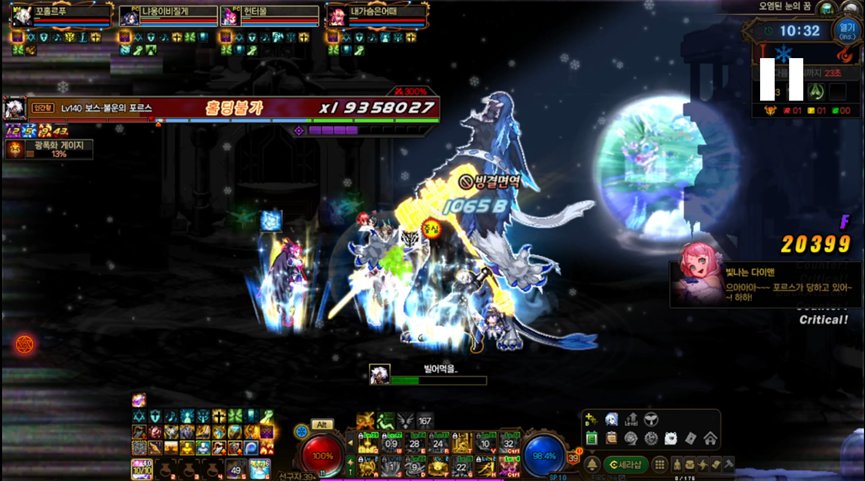Viewport: 865px width, 481px height.
Task: Click the golden cross buff icon
Action: tap(218, 416)
